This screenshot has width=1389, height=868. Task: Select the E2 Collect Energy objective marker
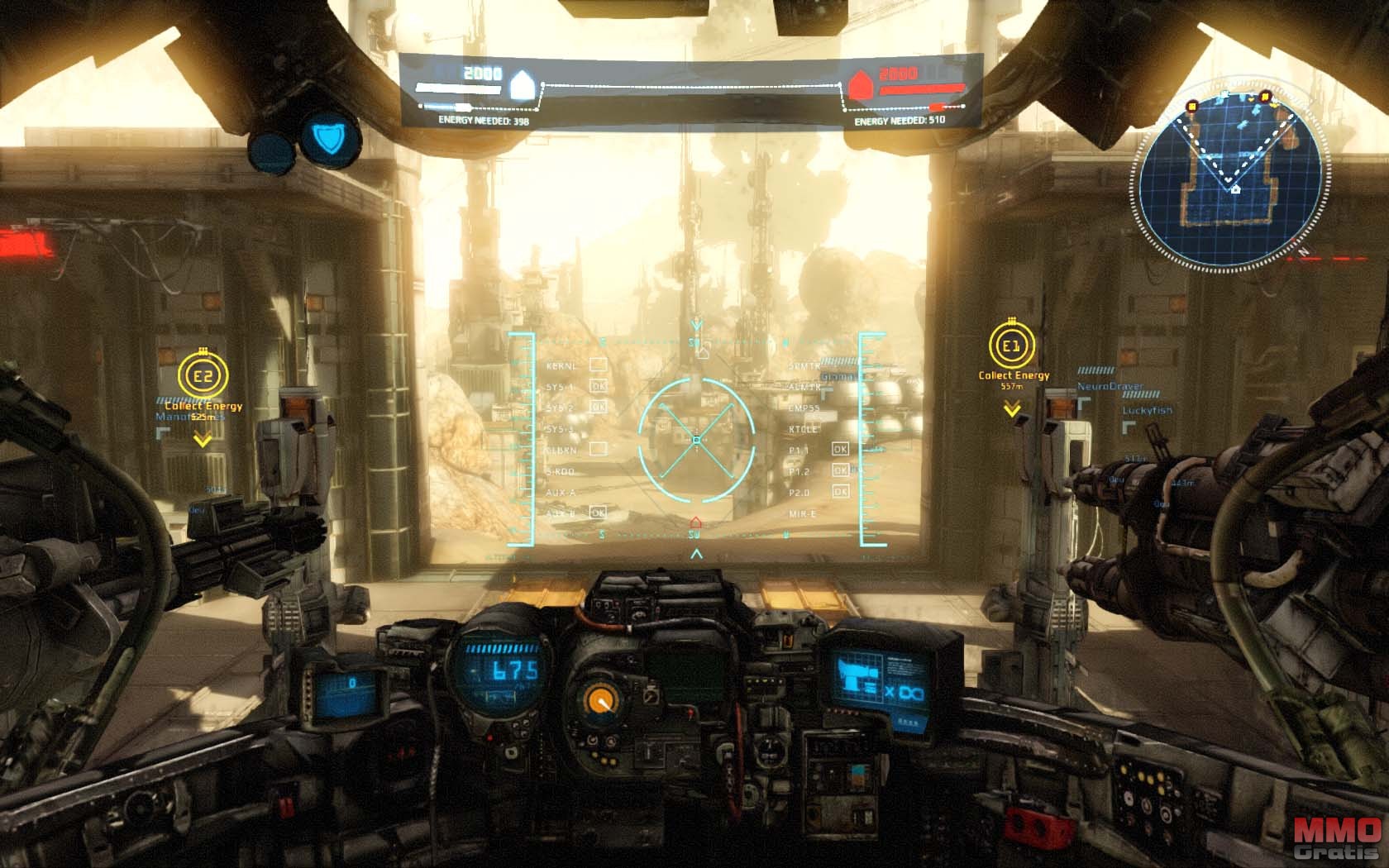click(x=203, y=378)
